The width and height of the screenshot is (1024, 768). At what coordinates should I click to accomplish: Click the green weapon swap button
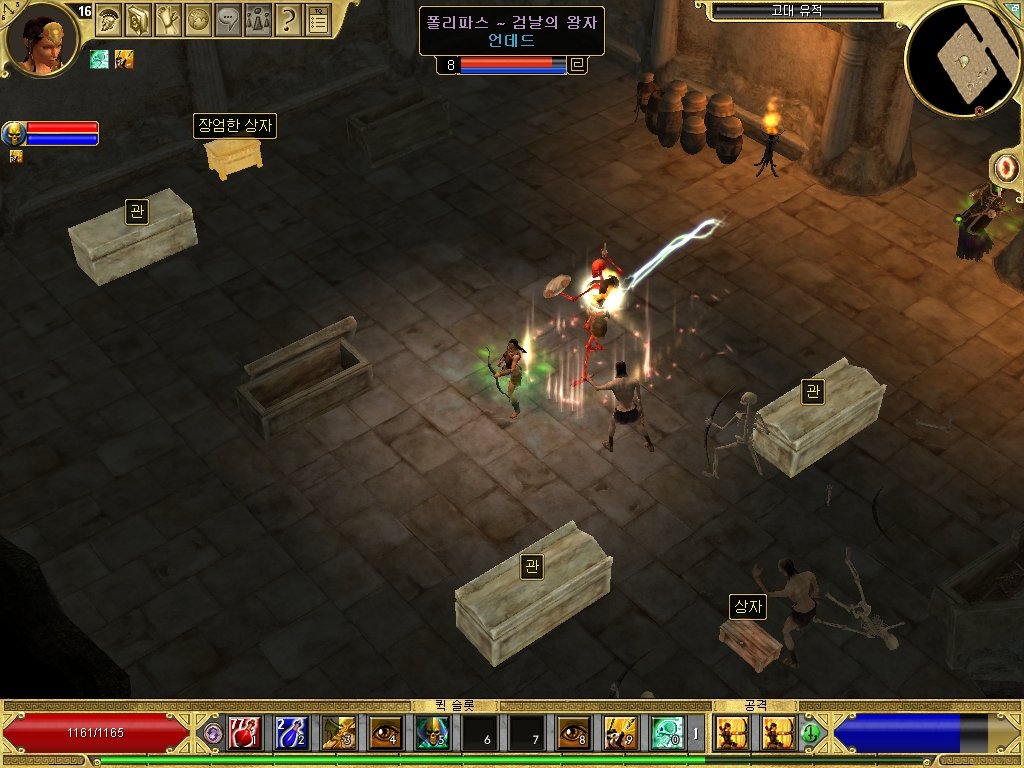coord(811,734)
